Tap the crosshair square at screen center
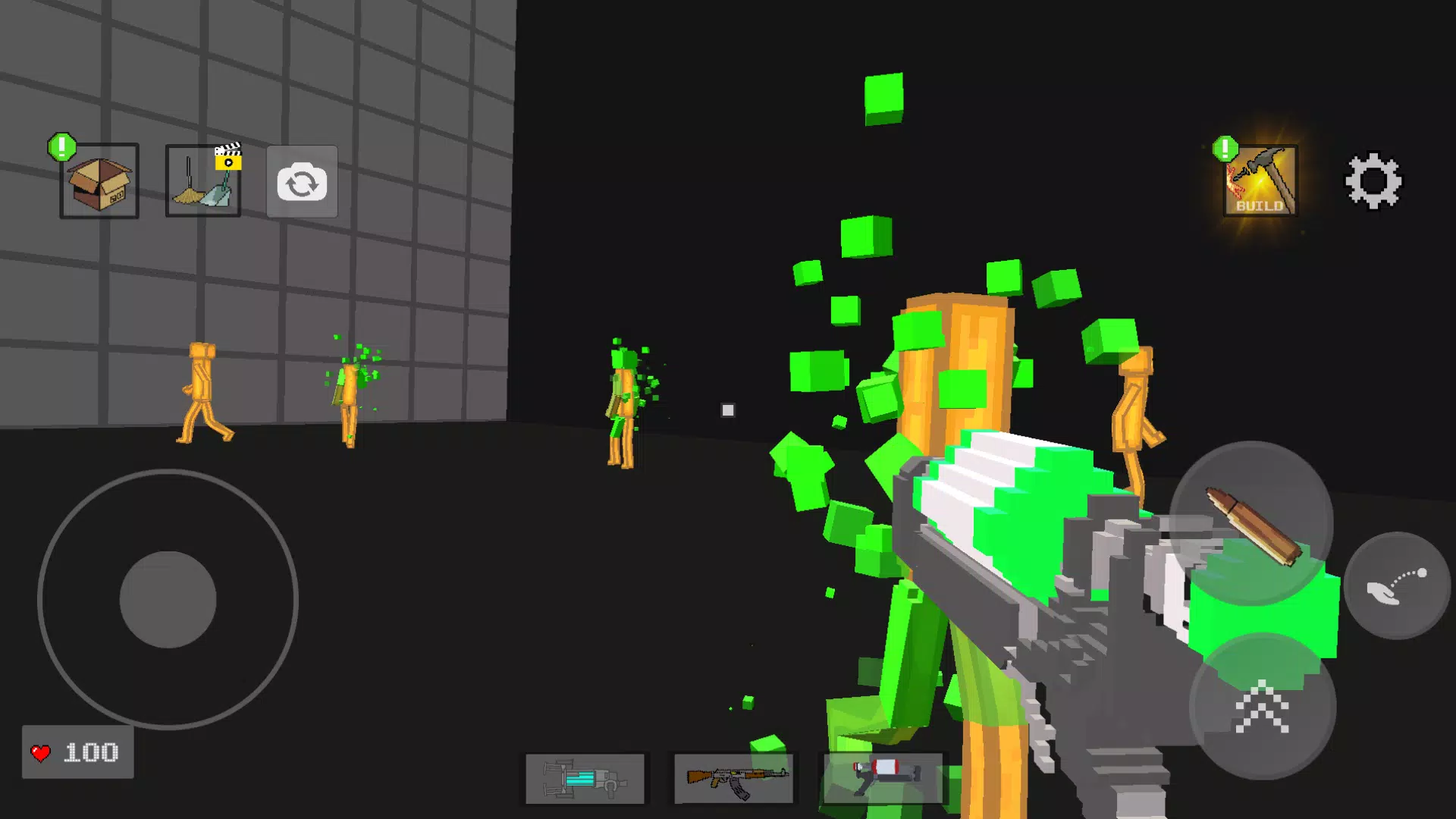Image resolution: width=1456 pixels, height=819 pixels. [x=728, y=409]
